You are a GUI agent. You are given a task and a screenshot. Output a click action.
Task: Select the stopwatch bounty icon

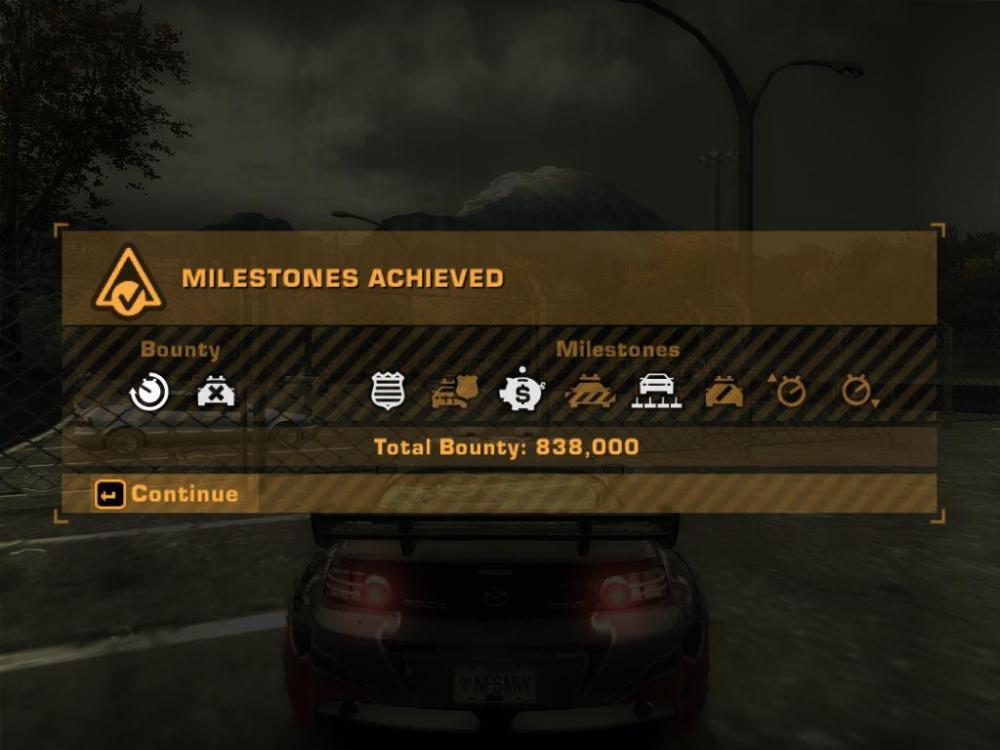149,392
